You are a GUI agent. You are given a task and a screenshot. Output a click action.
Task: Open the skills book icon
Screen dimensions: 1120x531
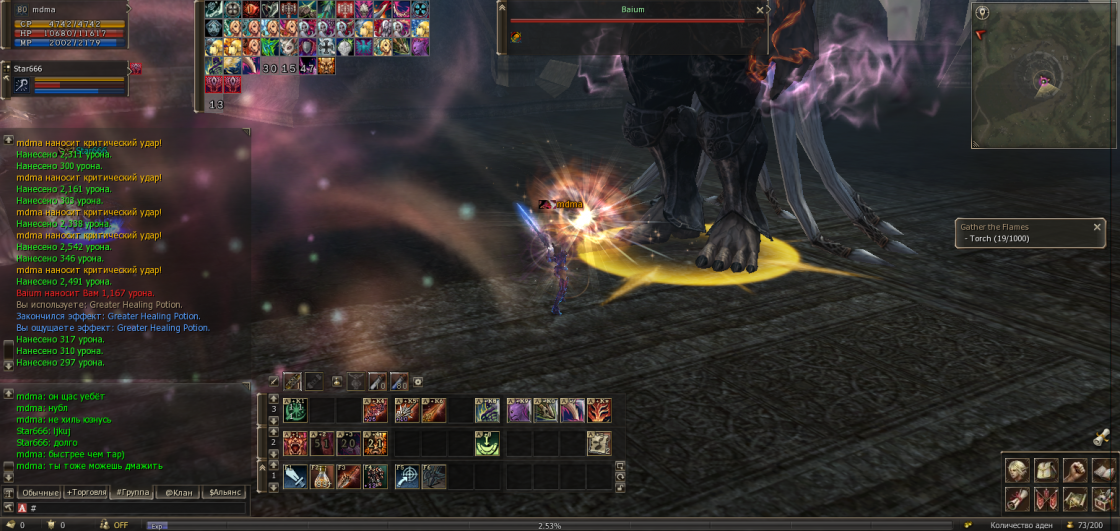[1104, 470]
